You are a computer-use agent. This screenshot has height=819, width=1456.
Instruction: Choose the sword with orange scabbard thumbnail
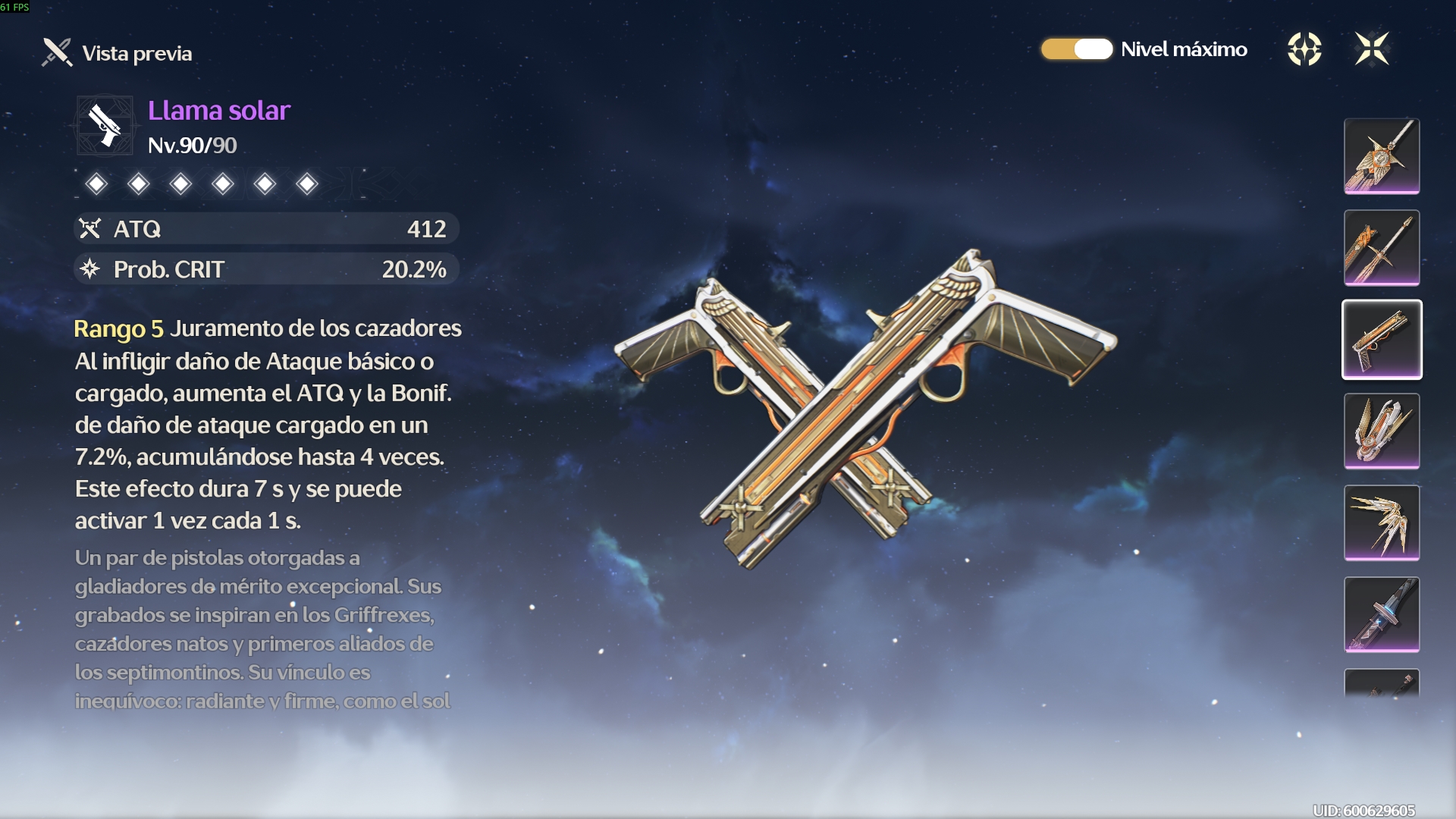1382,248
